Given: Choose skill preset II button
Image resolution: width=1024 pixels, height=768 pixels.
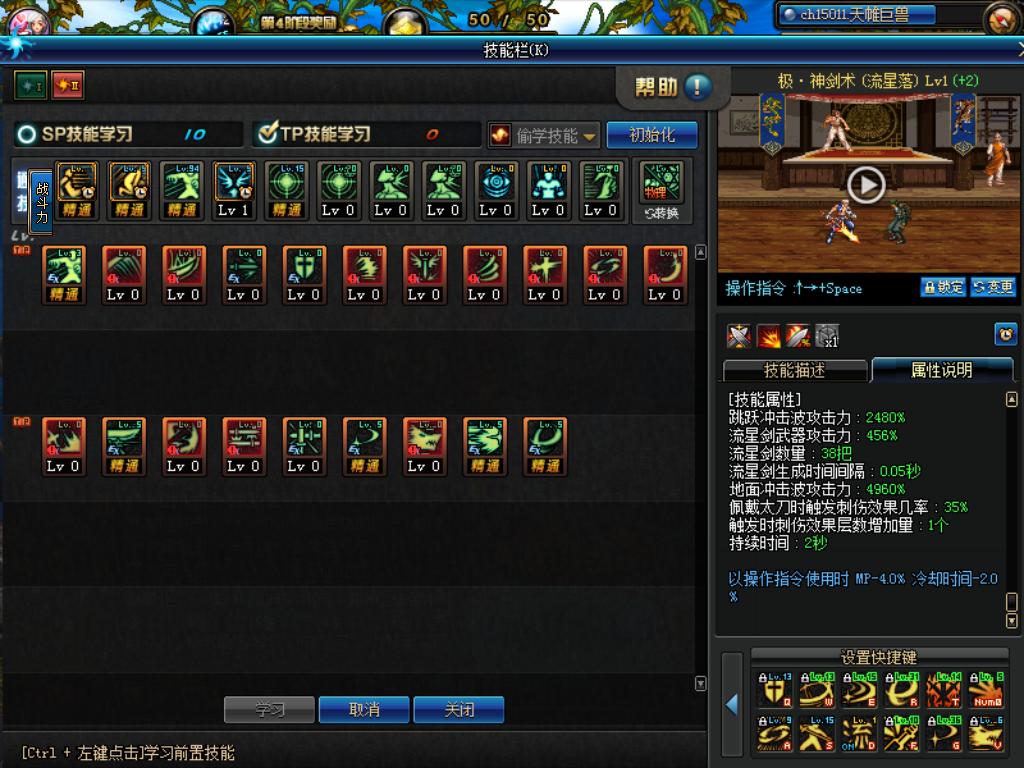Looking at the screenshot, I should pyautogui.click(x=67, y=86).
